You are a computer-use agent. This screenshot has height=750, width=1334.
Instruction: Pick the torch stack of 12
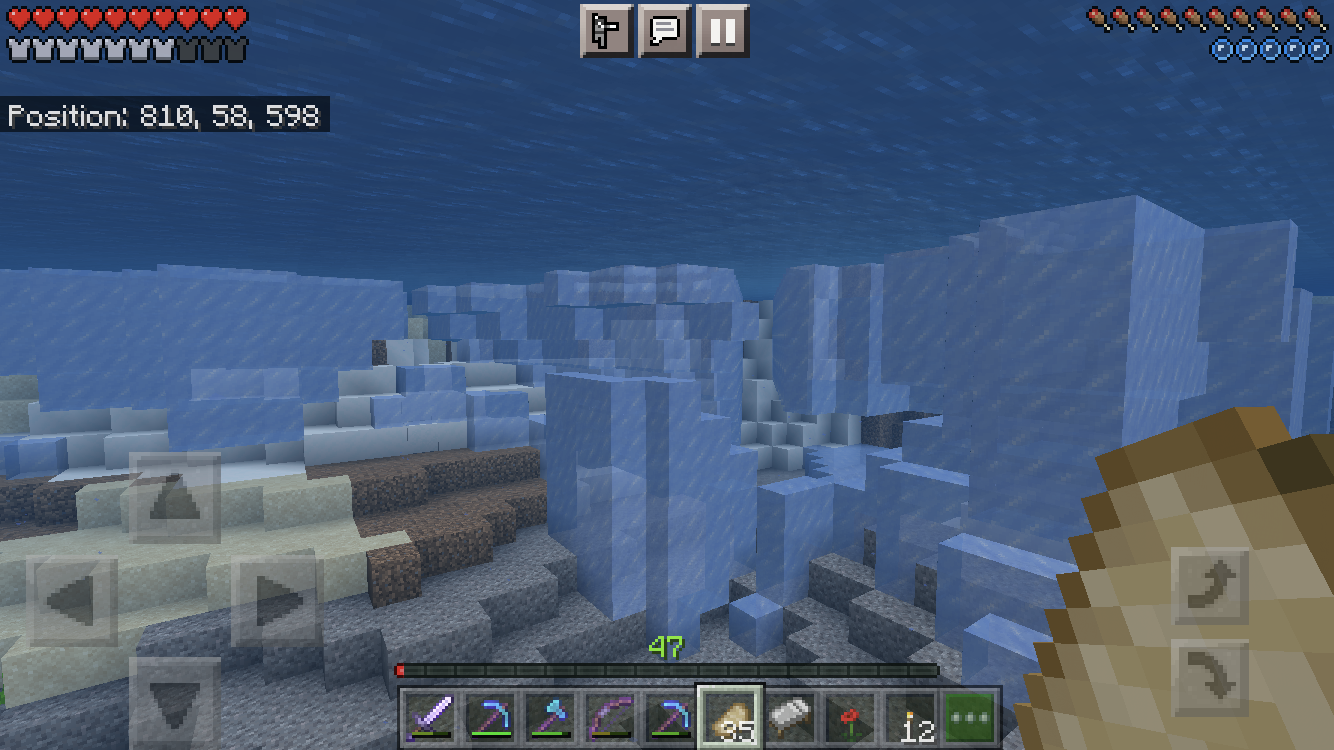911,717
